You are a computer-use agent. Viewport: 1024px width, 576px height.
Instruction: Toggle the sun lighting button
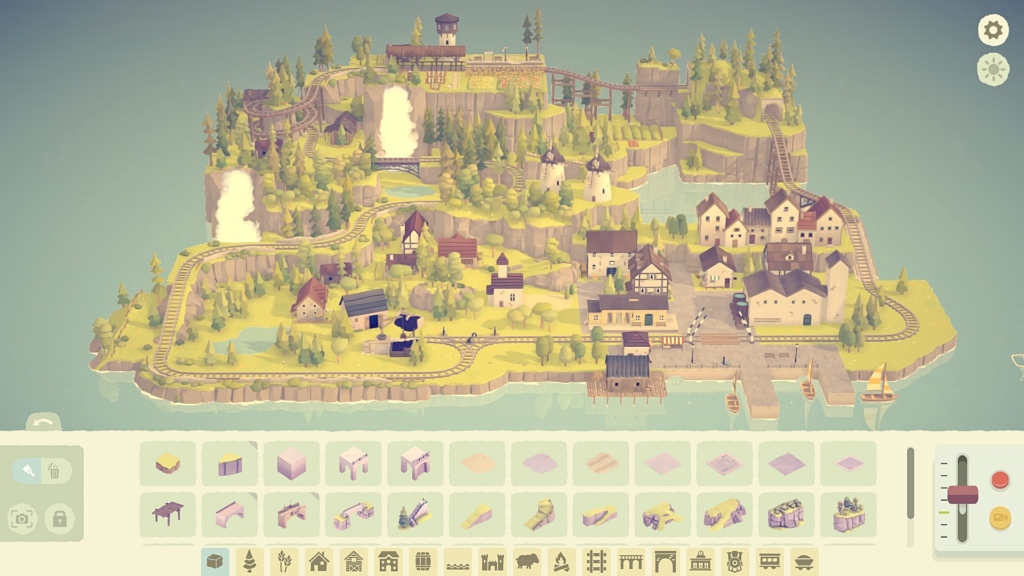pyautogui.click(x=993, y=69)
